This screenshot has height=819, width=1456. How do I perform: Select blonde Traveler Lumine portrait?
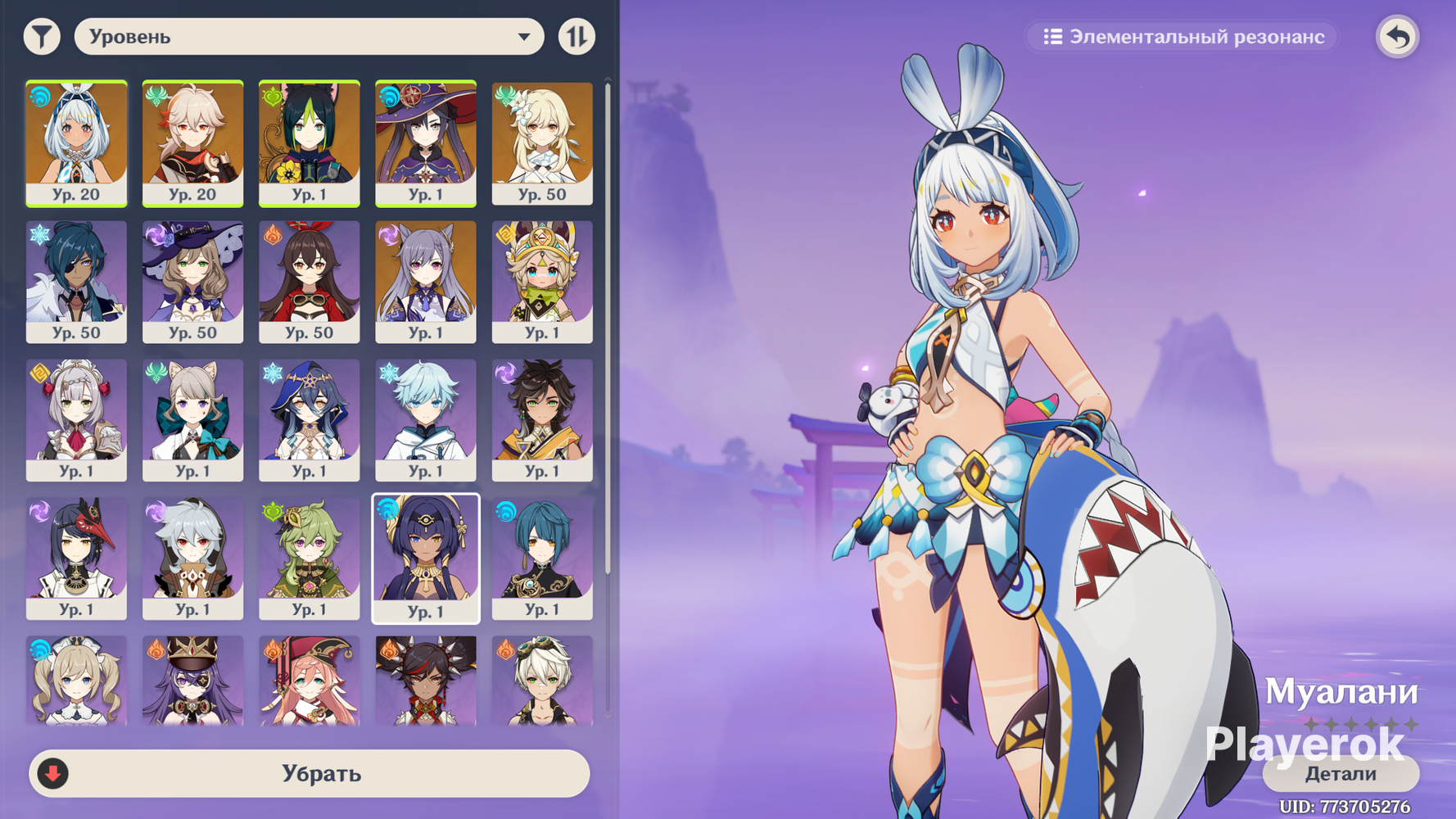(x=542, y=143)
